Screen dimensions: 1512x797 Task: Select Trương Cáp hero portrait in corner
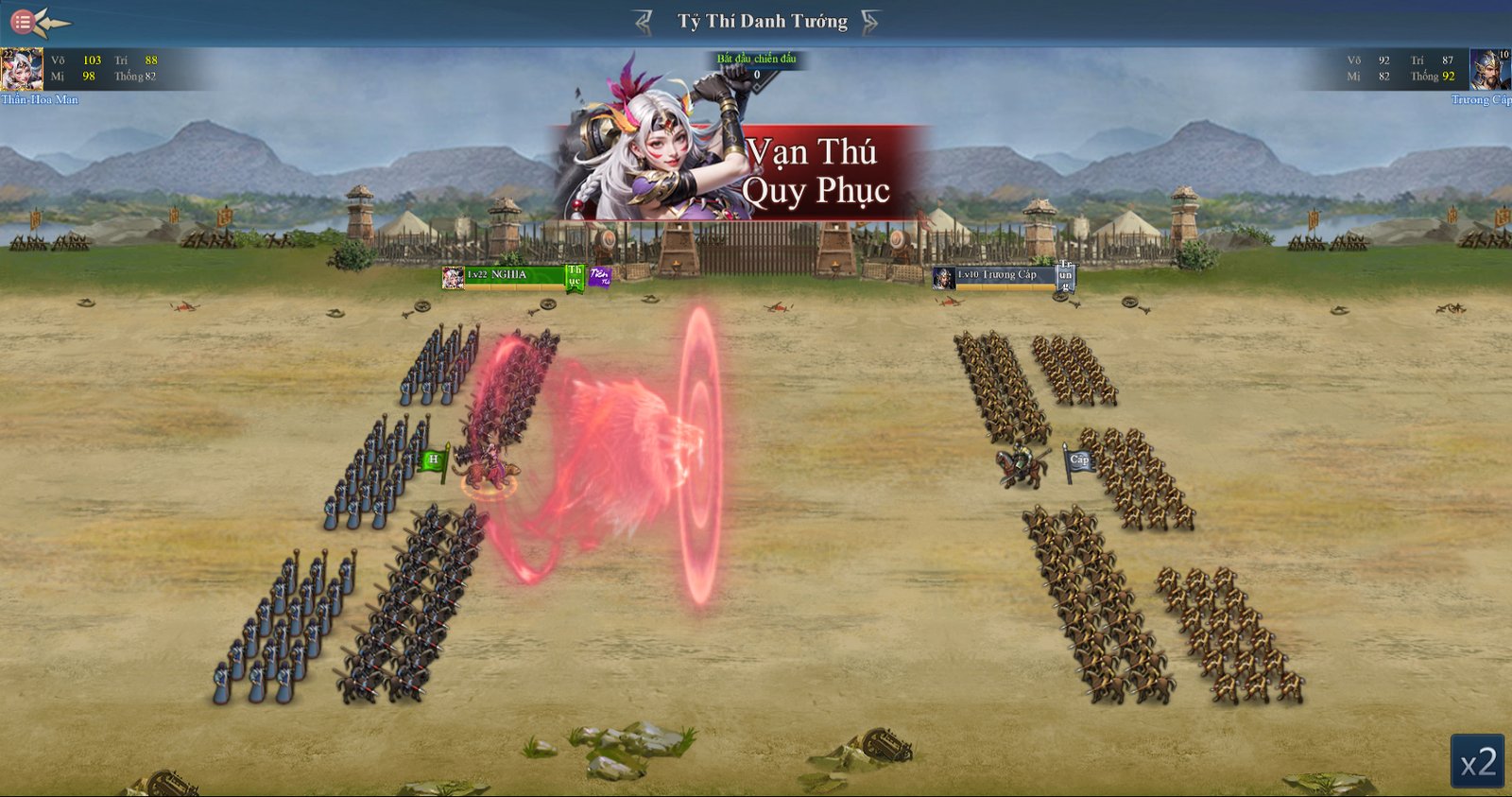tap(1490, 69)
